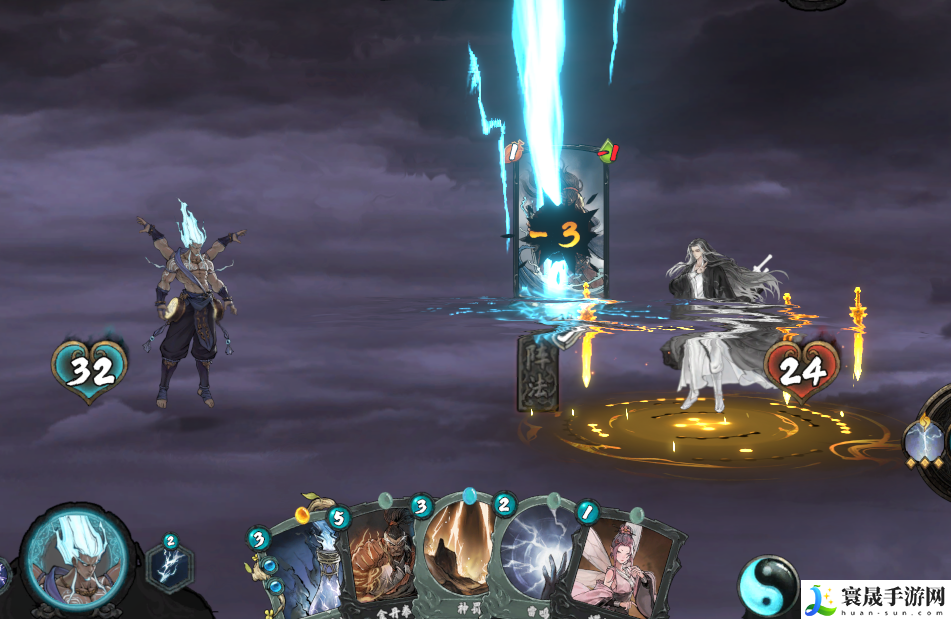Choose the cost-3 light beam card

coord(456,555)
